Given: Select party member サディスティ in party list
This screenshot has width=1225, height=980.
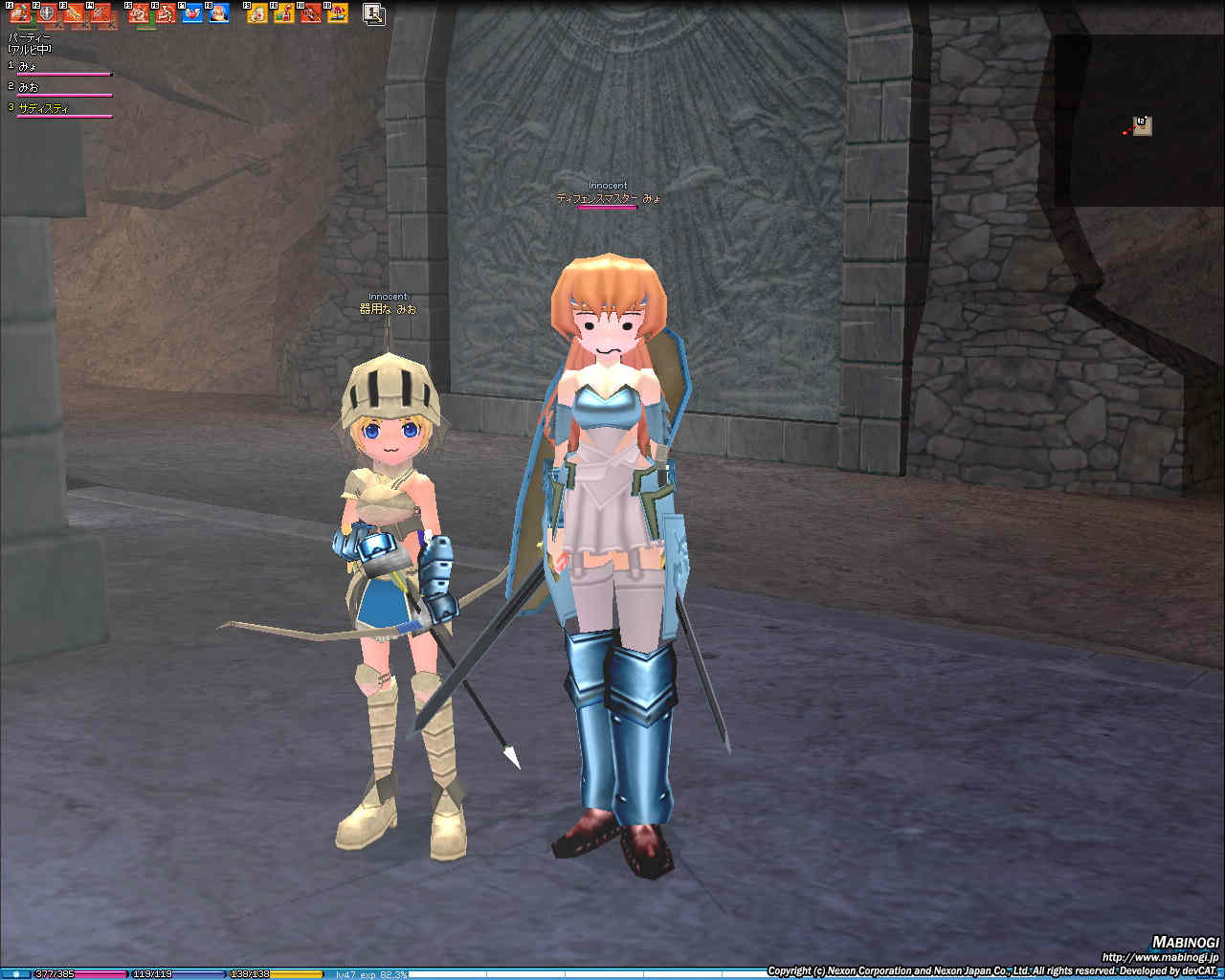Looking at the screenshot, I should pos(44,108).
